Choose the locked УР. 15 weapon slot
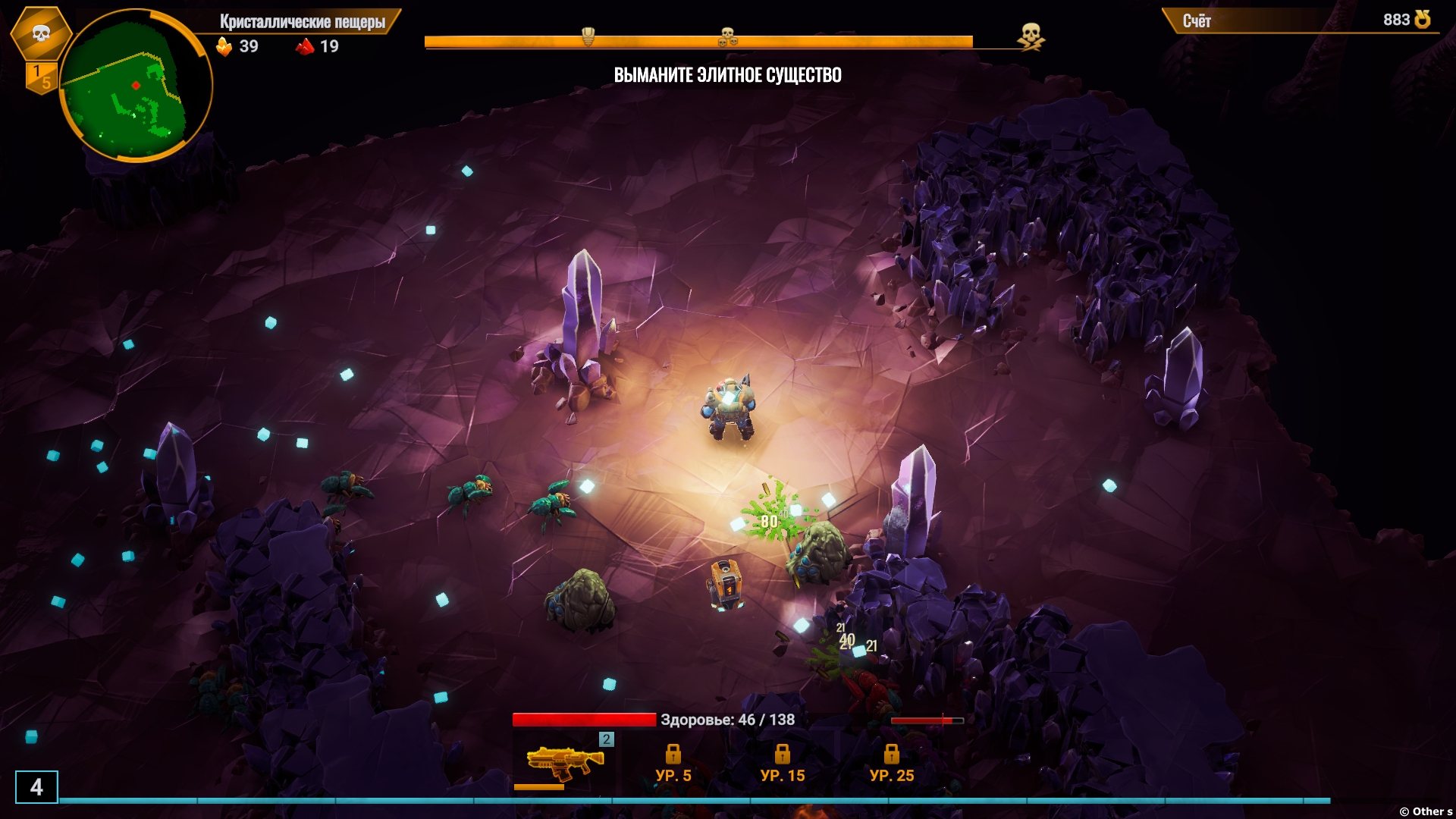The height and width of the screenshot is (819, 1456). pos(782,764)
